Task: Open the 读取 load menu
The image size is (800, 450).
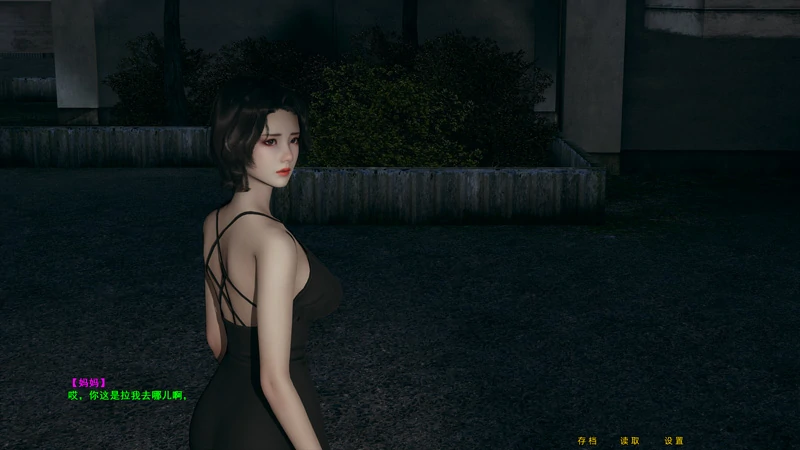Action: 630,440
